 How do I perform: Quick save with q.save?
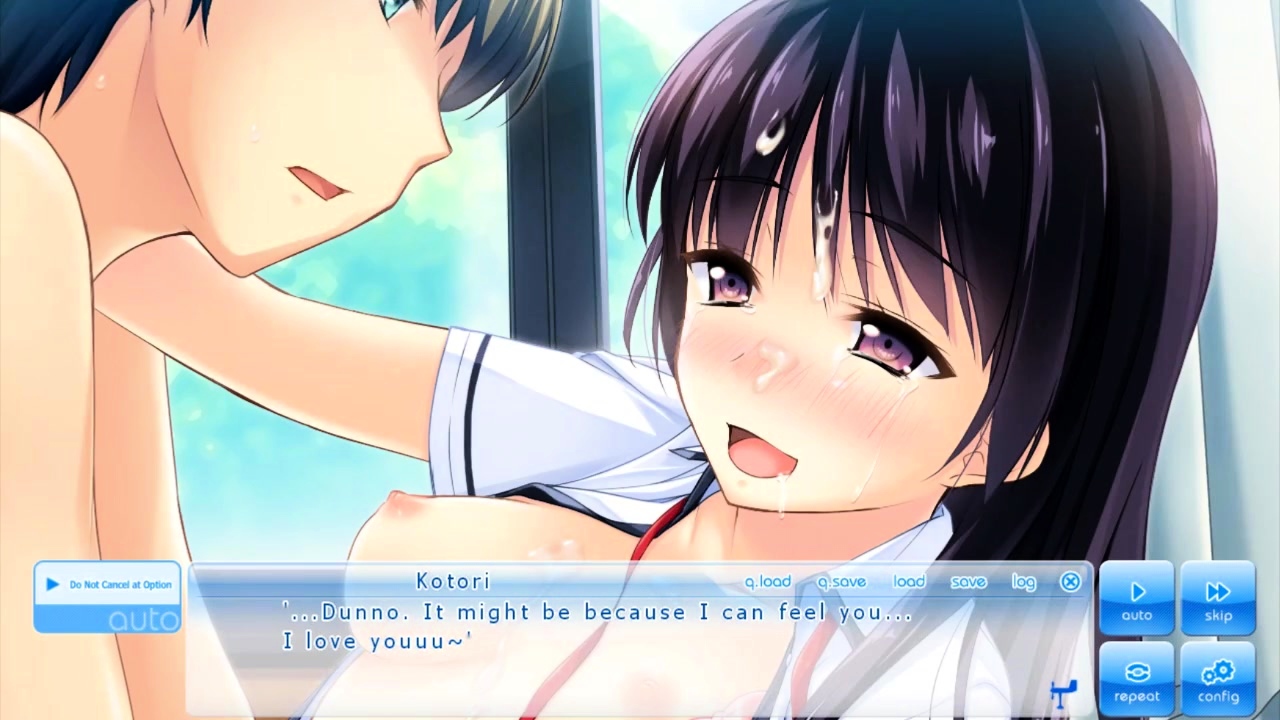tap(841, 582)
